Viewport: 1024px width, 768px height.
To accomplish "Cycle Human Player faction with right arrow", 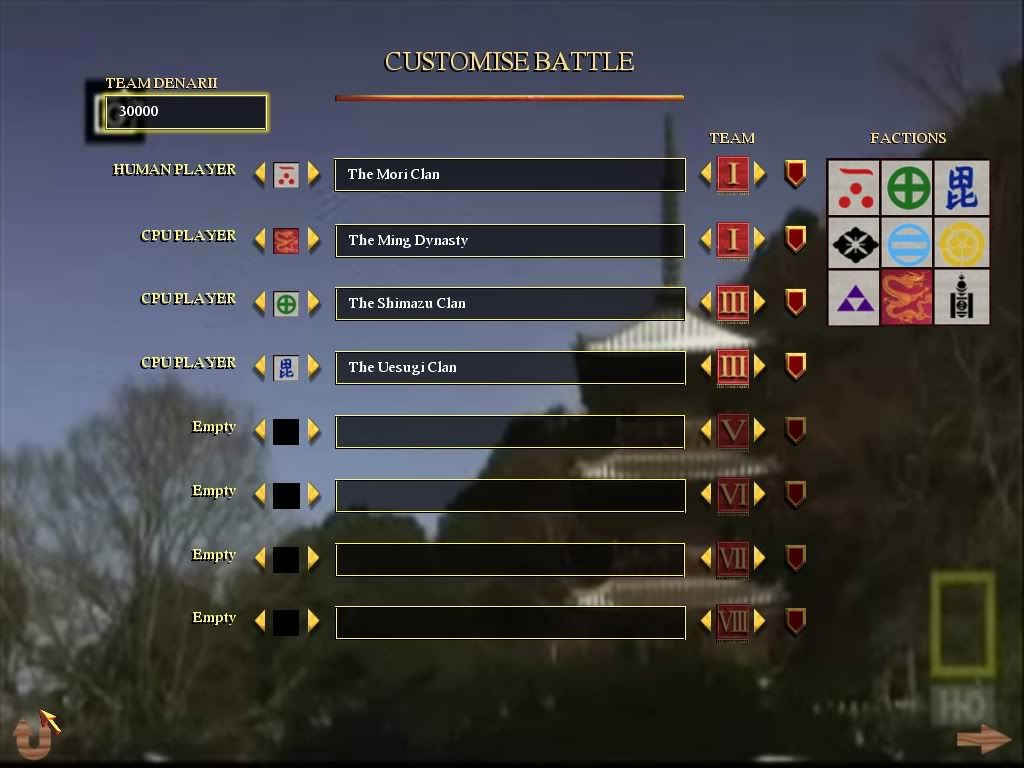I will point(314,174).
